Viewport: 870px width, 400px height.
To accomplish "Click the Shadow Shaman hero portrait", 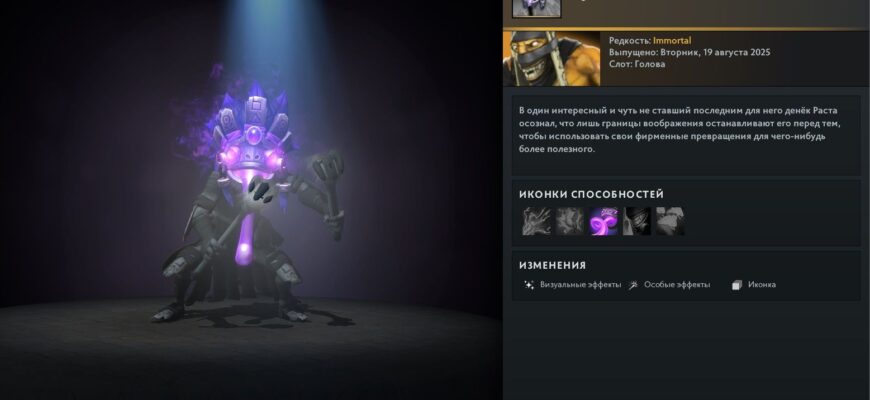I will pyautogui.click(x=537, y=59).
